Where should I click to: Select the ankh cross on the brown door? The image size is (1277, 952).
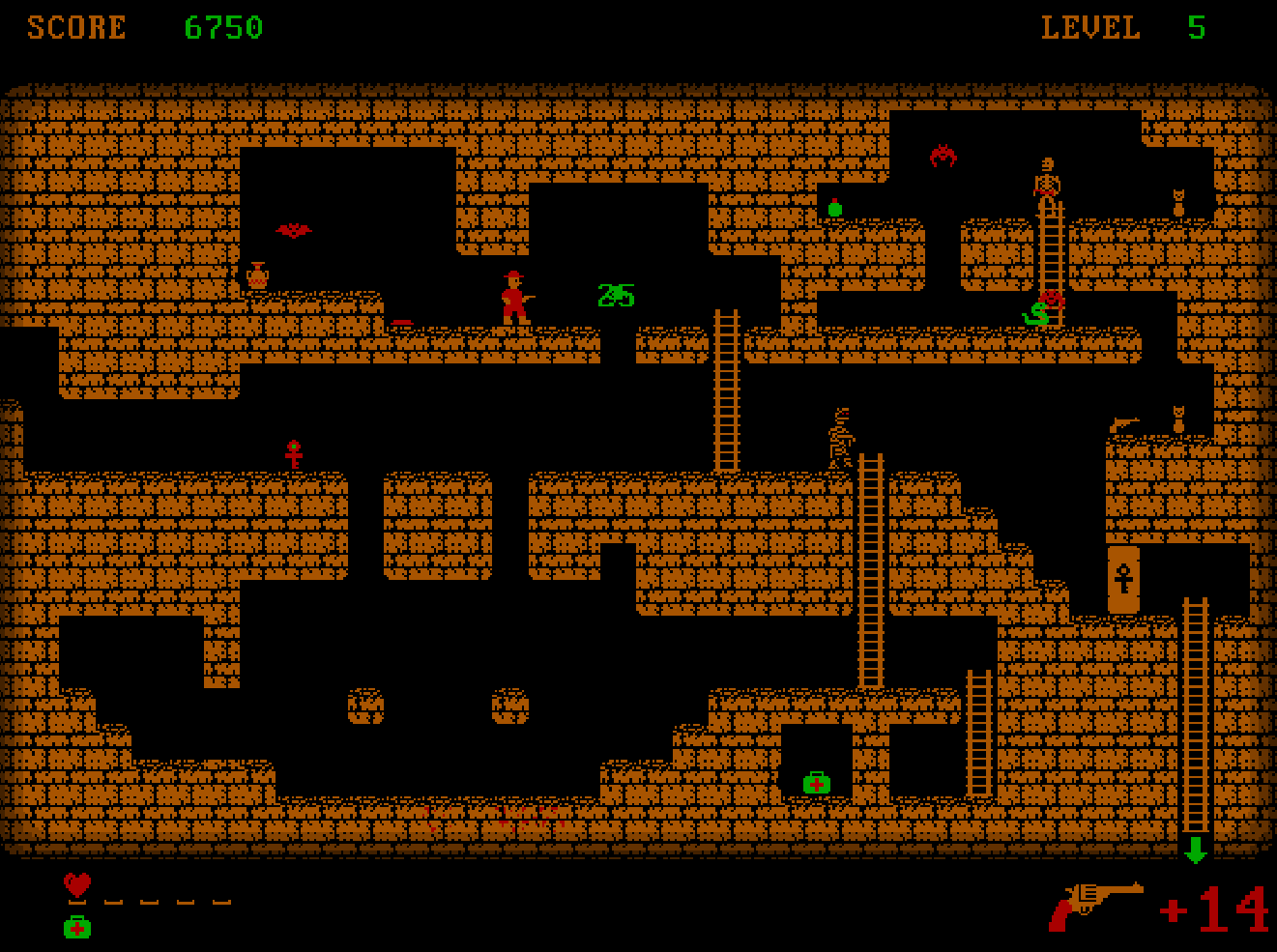click(1123, 577)
